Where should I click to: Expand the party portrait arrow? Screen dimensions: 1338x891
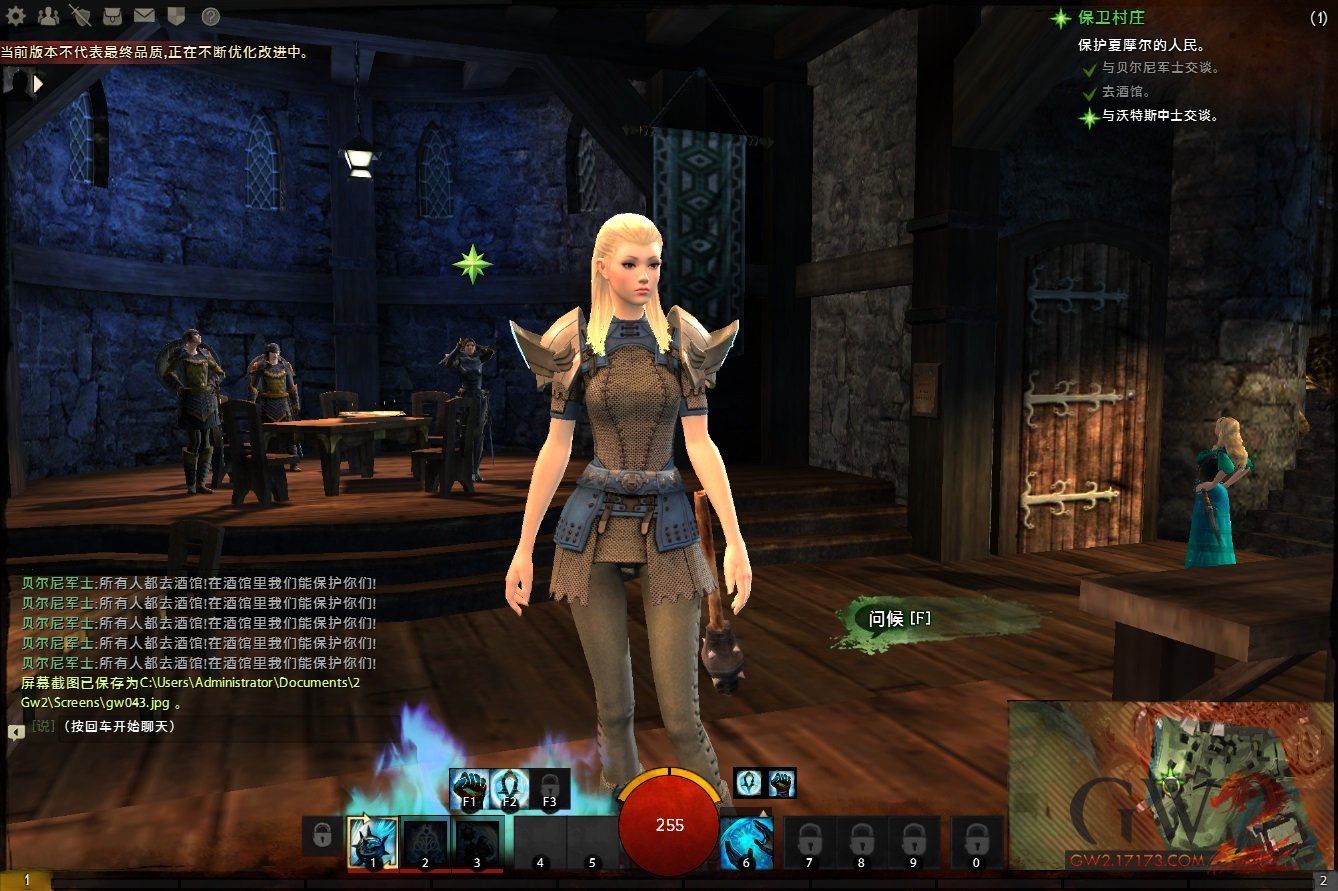click(x=38, y=85)
